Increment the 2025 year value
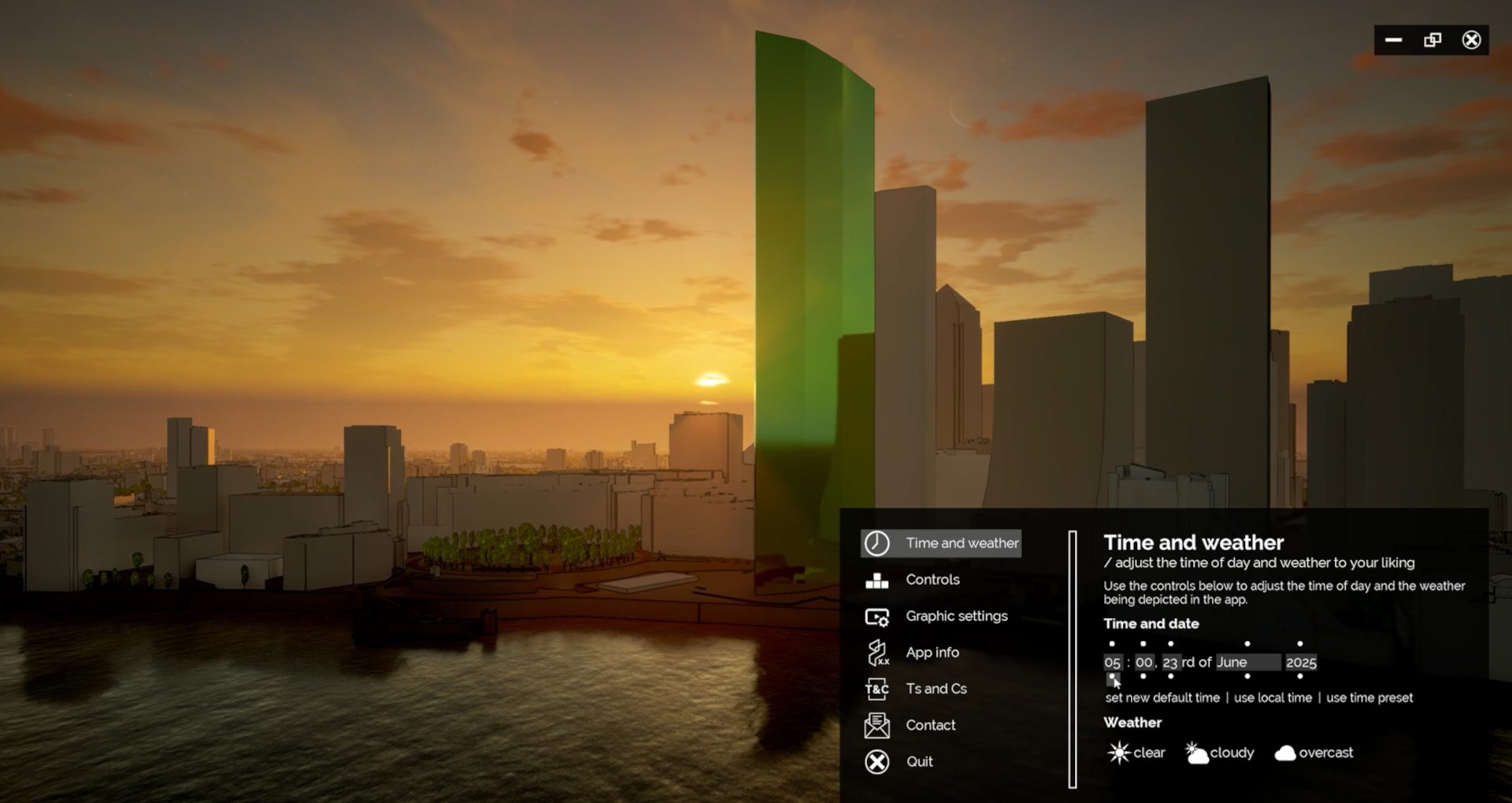 [x=1299, y=643]
